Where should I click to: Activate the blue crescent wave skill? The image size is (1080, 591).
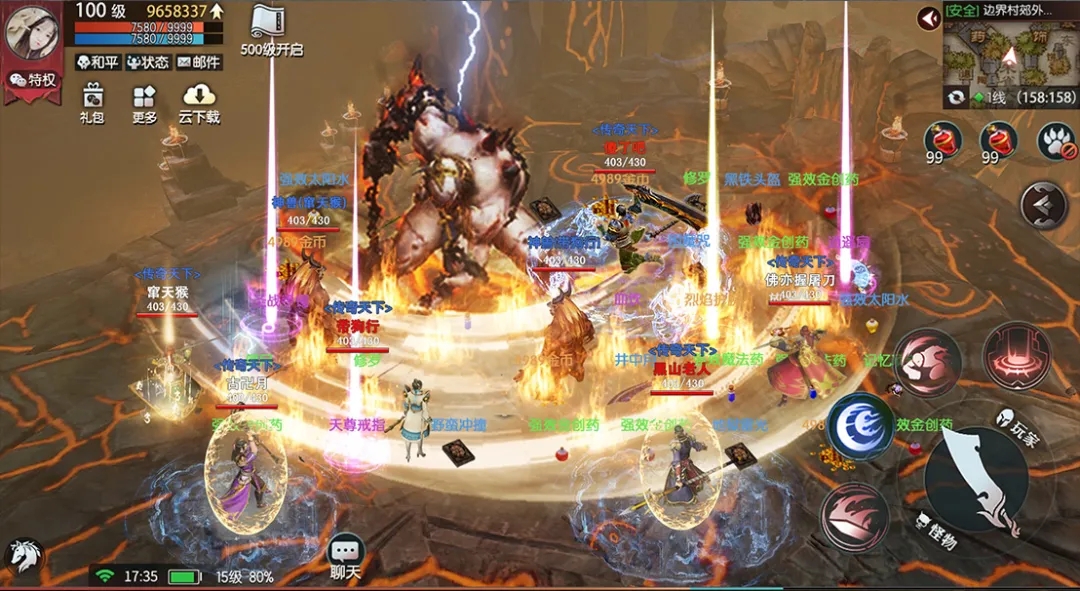click(x=860, y=427)
